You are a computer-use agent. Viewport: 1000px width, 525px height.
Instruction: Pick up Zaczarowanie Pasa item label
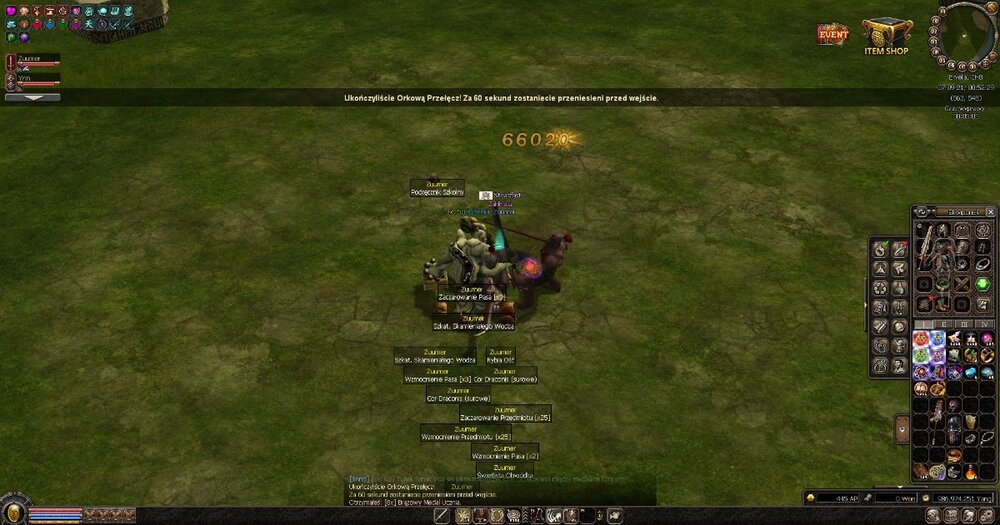(470, 297)
